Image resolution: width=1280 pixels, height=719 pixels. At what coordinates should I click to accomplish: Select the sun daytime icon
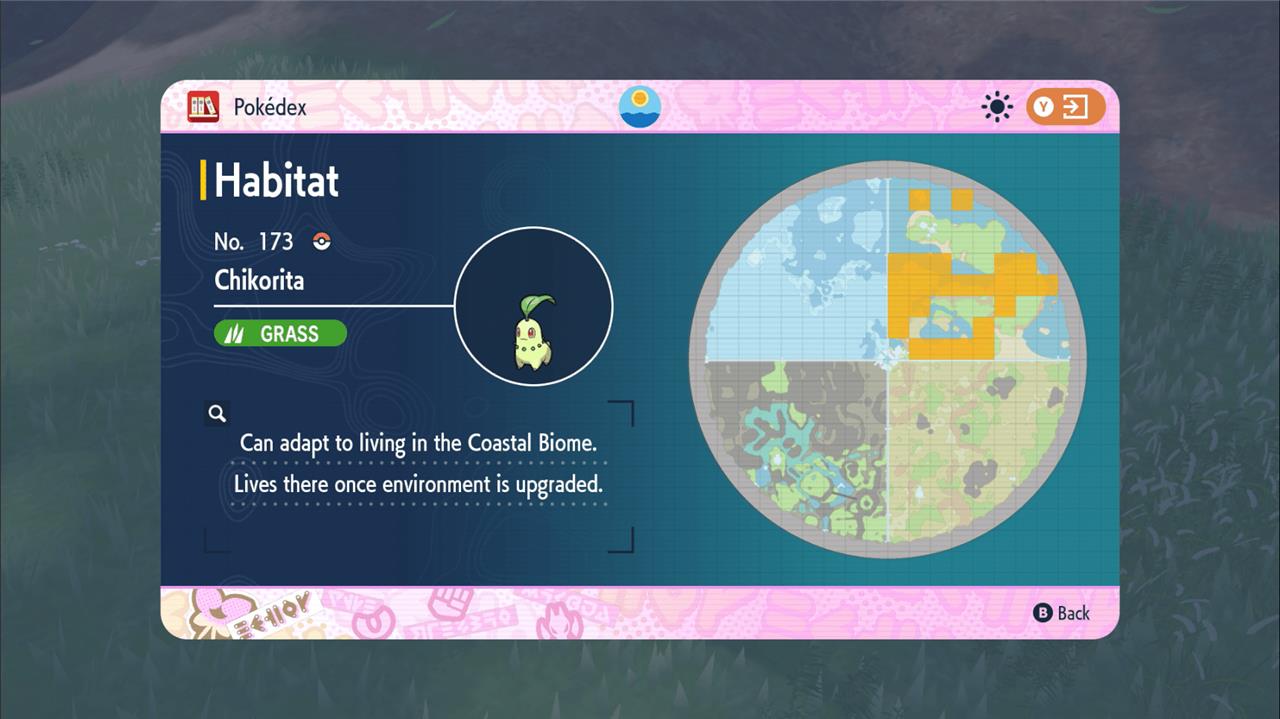pyautogui.click(x=997, y=107)
